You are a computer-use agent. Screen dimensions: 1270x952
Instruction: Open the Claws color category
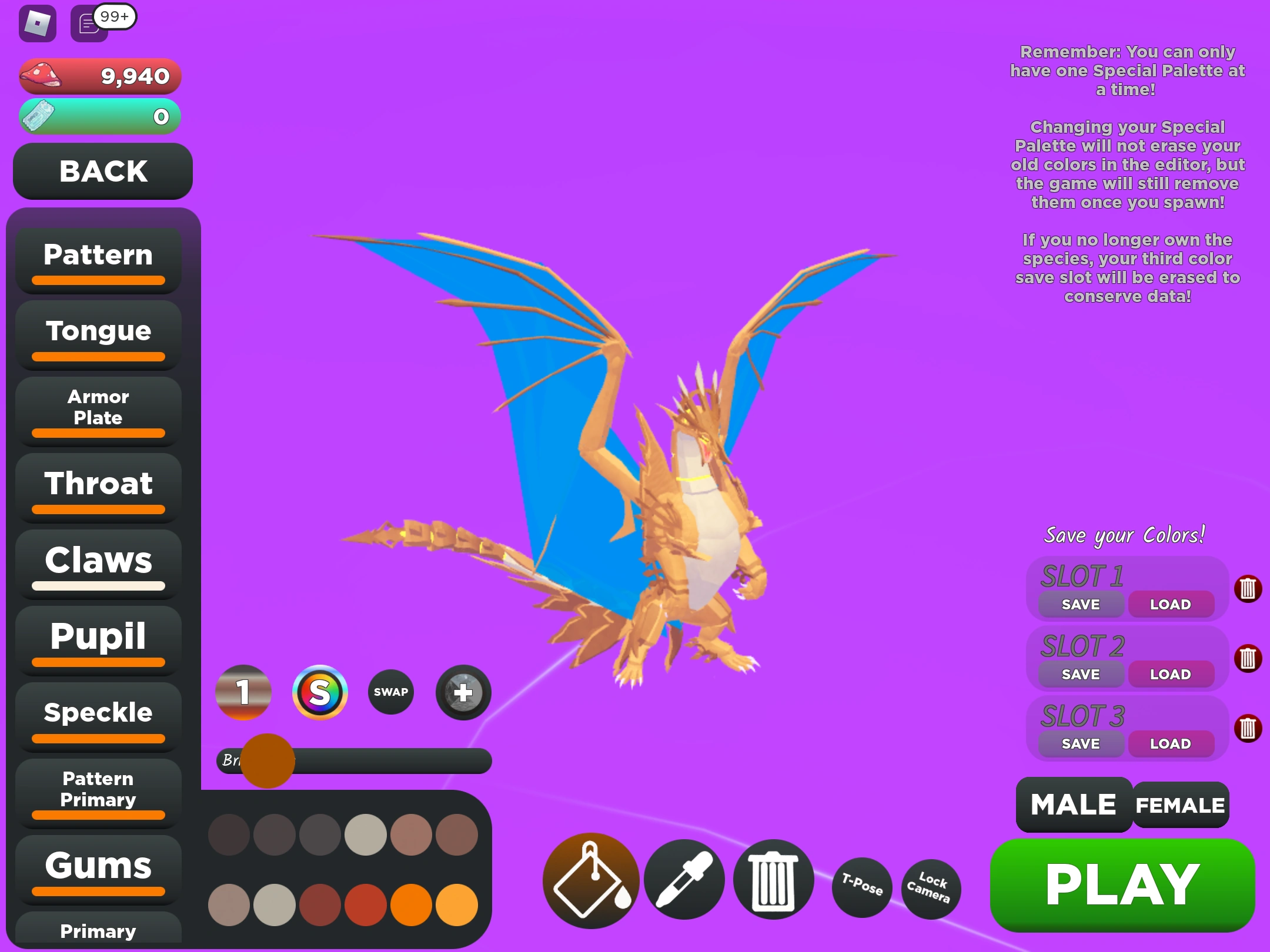point(98,561)
